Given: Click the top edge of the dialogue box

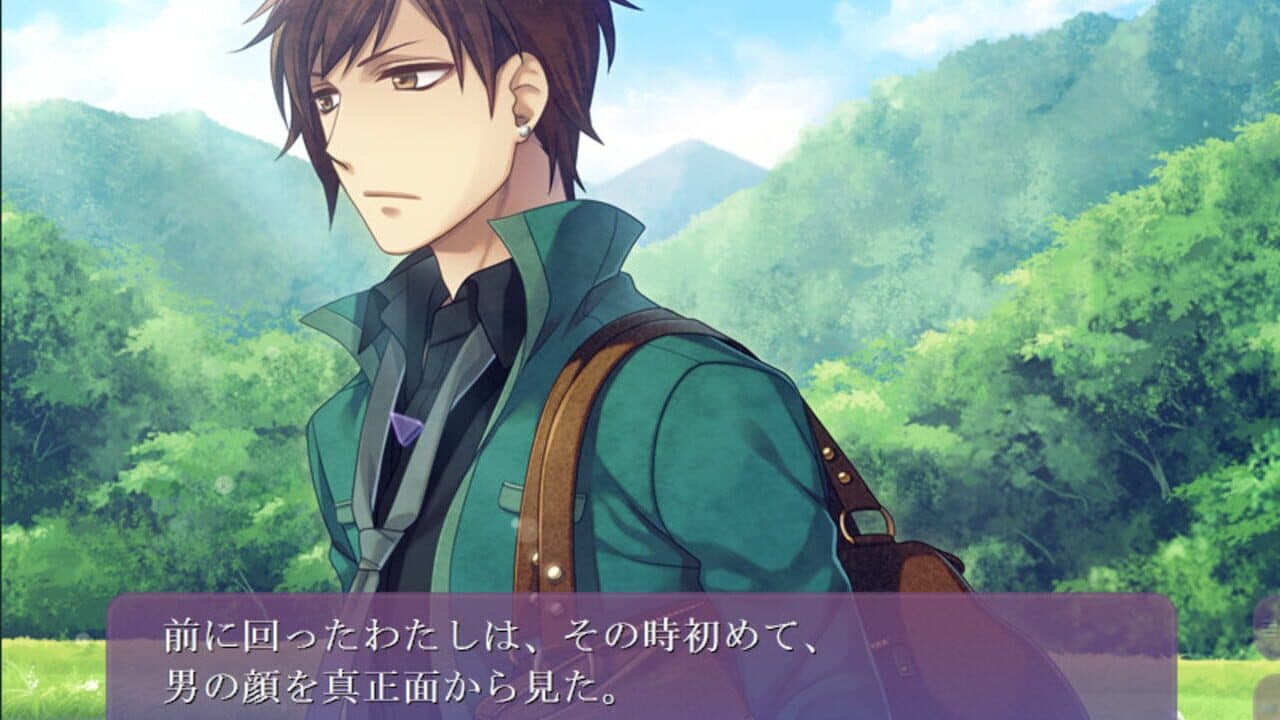Looking at the screenshot, I should [x=640, y=600].
